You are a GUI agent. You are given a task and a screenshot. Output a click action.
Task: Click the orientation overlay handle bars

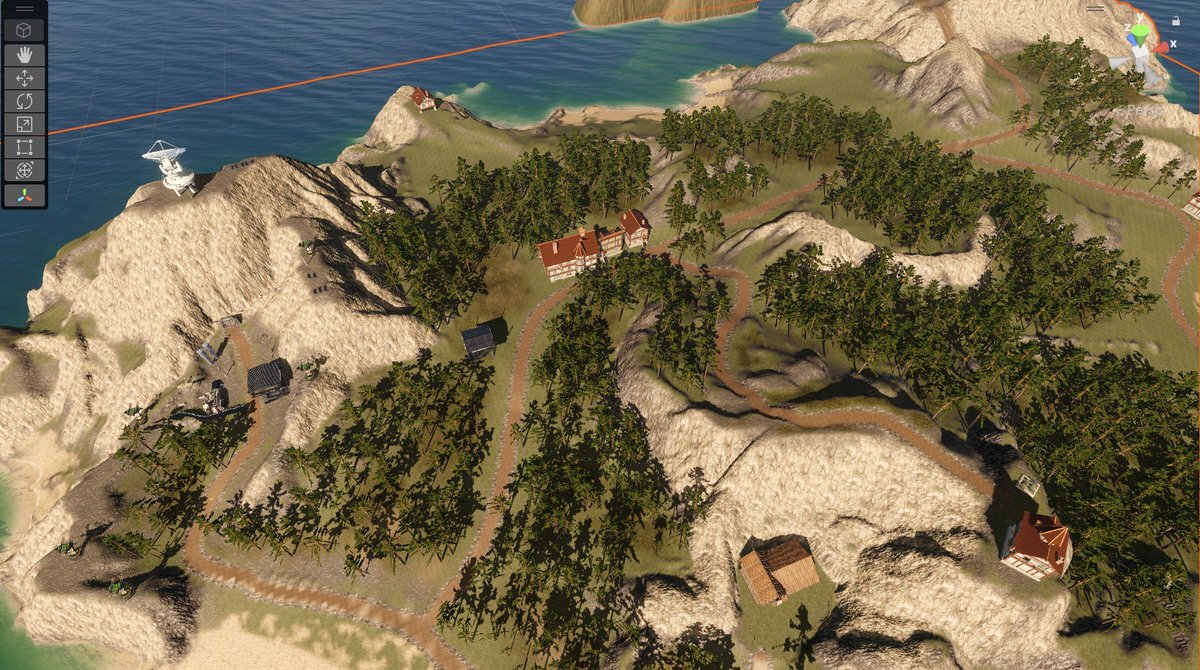[x=1096, y=9]
